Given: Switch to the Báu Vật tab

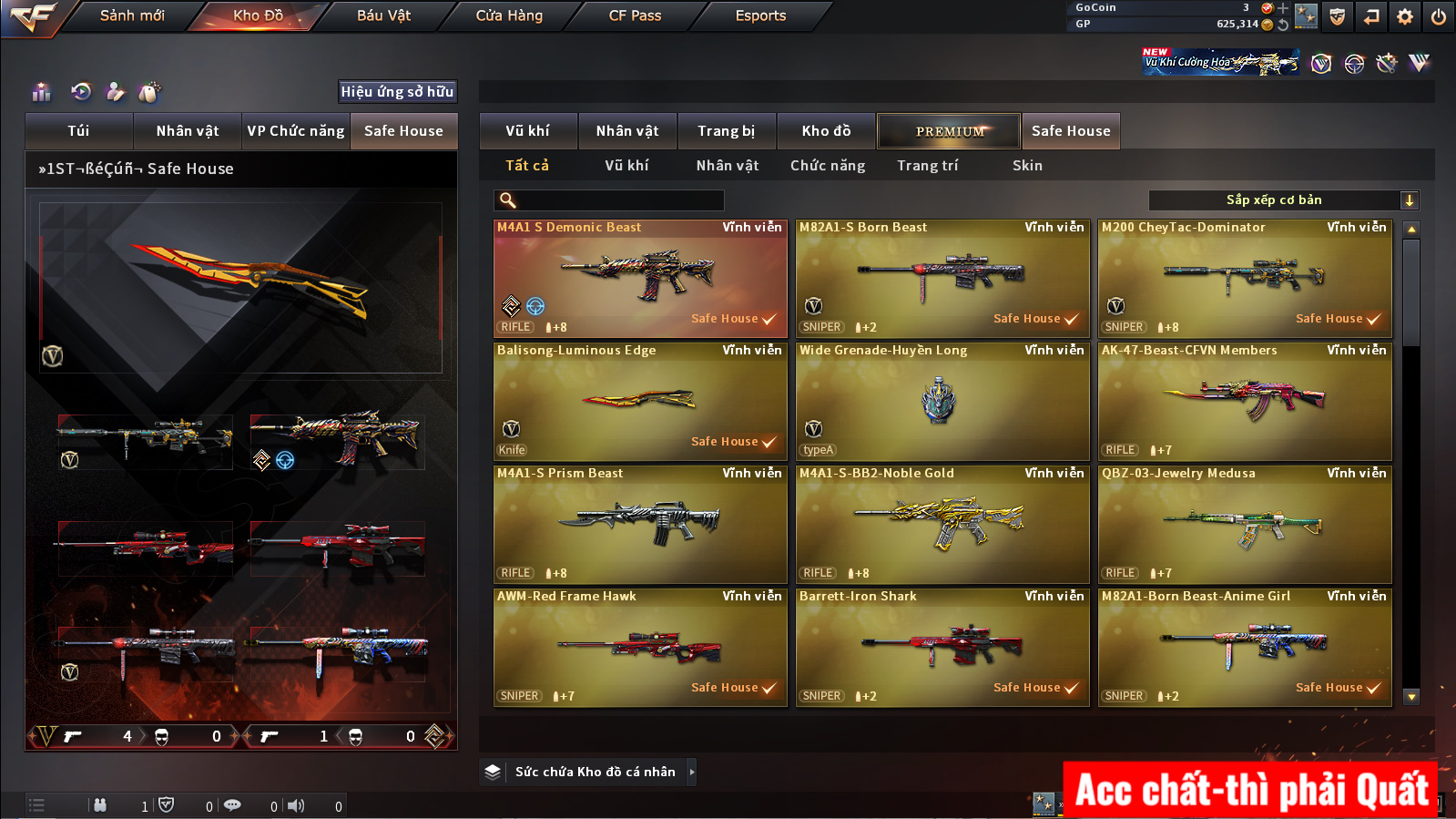Looking at the screenshot, I should pyautogui.click(x=383, y=15).
